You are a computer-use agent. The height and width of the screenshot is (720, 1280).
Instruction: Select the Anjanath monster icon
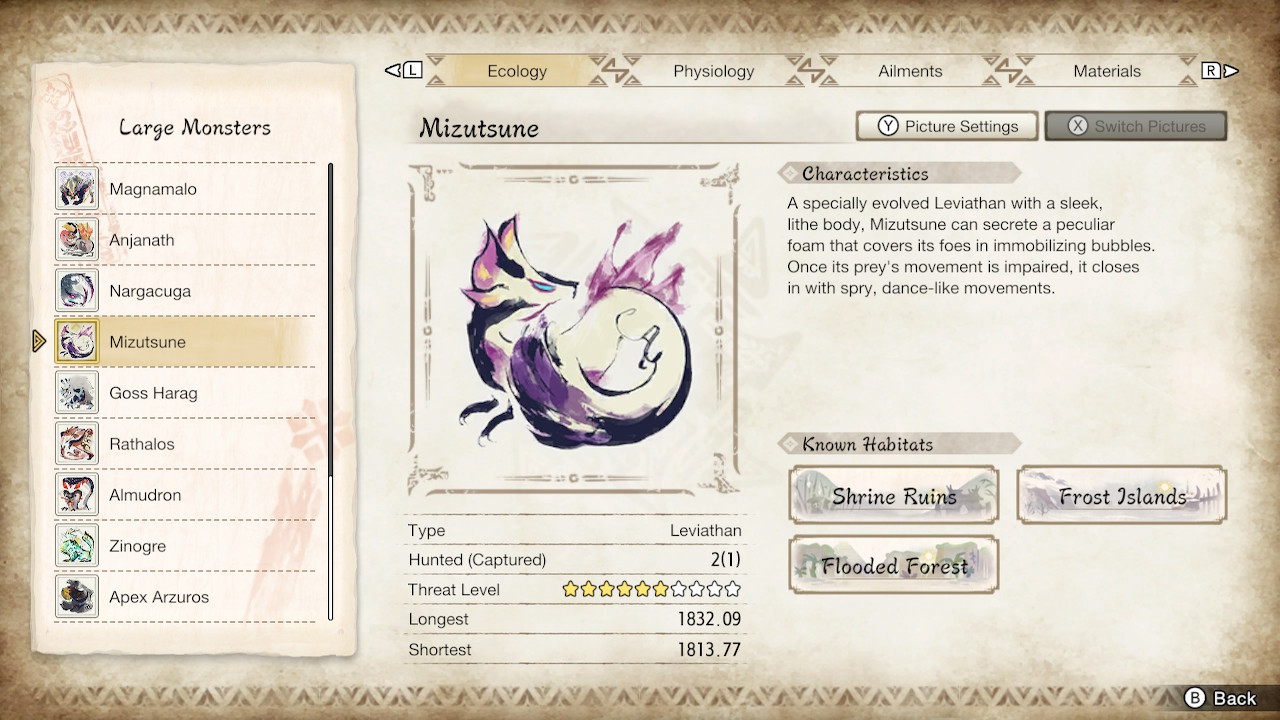[77, 239]
